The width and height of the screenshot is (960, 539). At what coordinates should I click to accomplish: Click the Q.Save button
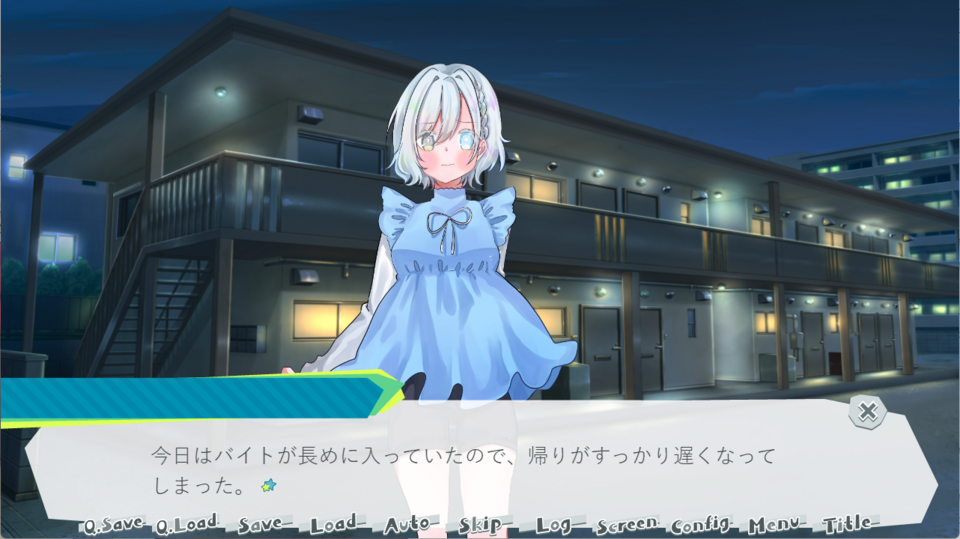pos(114,525)
